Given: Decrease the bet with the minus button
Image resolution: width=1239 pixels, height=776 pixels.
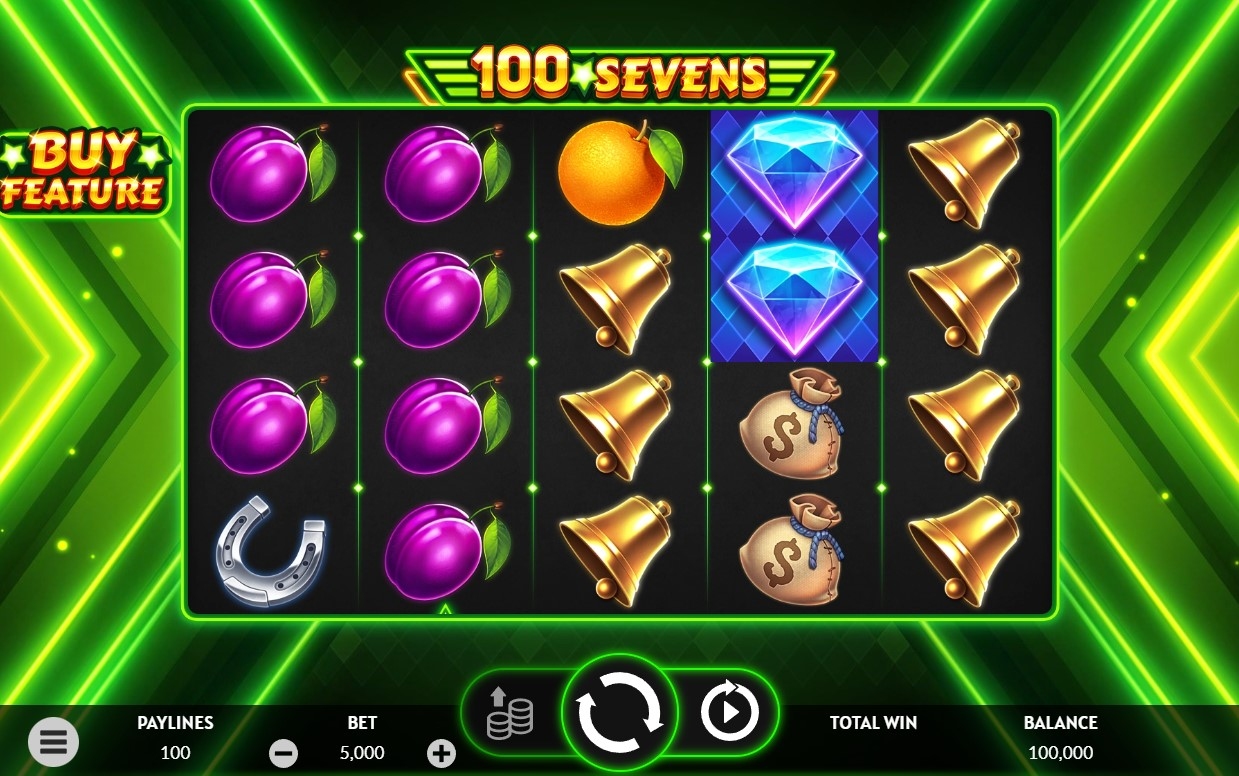Looking at the screenshot, I should click(x=283, y=753).
